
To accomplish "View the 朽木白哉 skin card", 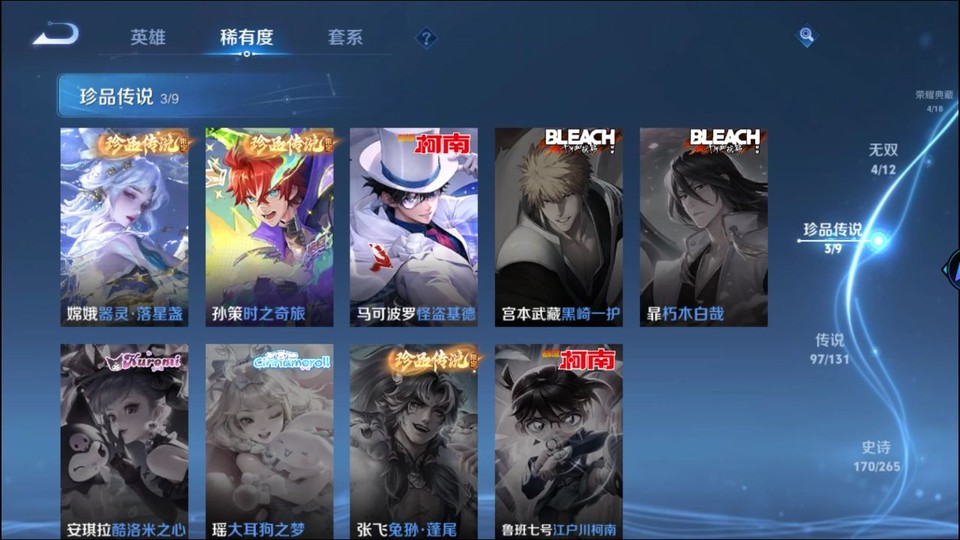I will [x=703, y=226].
